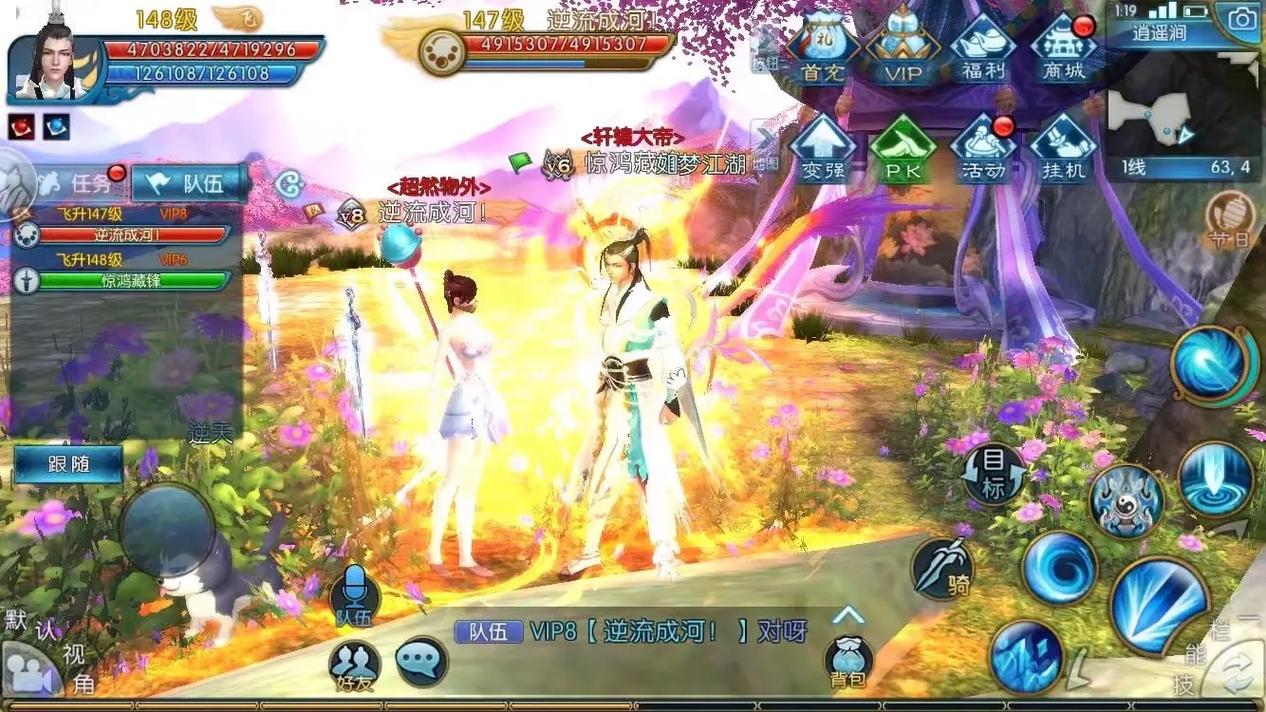Open the chat speech bubble icon
Screen dimensions: 1266x712
pyautogui.click(x=421, y=661)
